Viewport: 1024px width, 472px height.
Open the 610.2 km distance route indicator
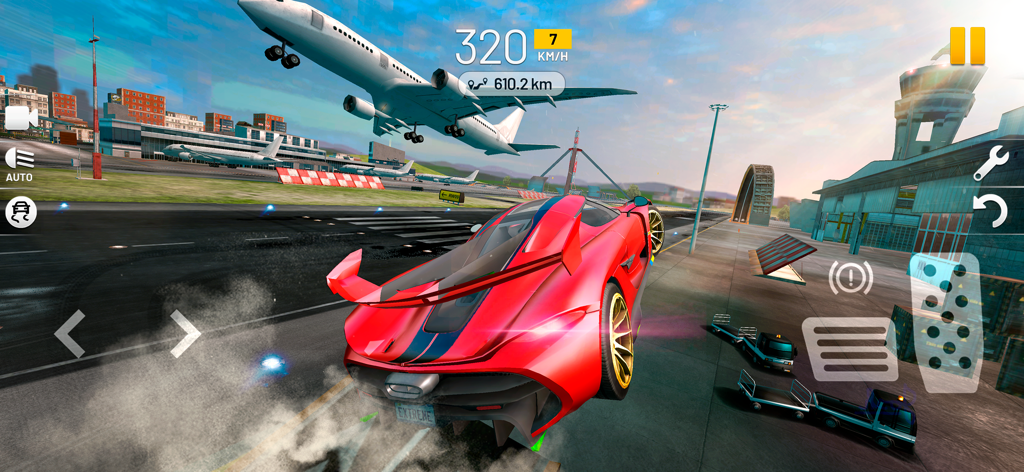coord(511,84)
